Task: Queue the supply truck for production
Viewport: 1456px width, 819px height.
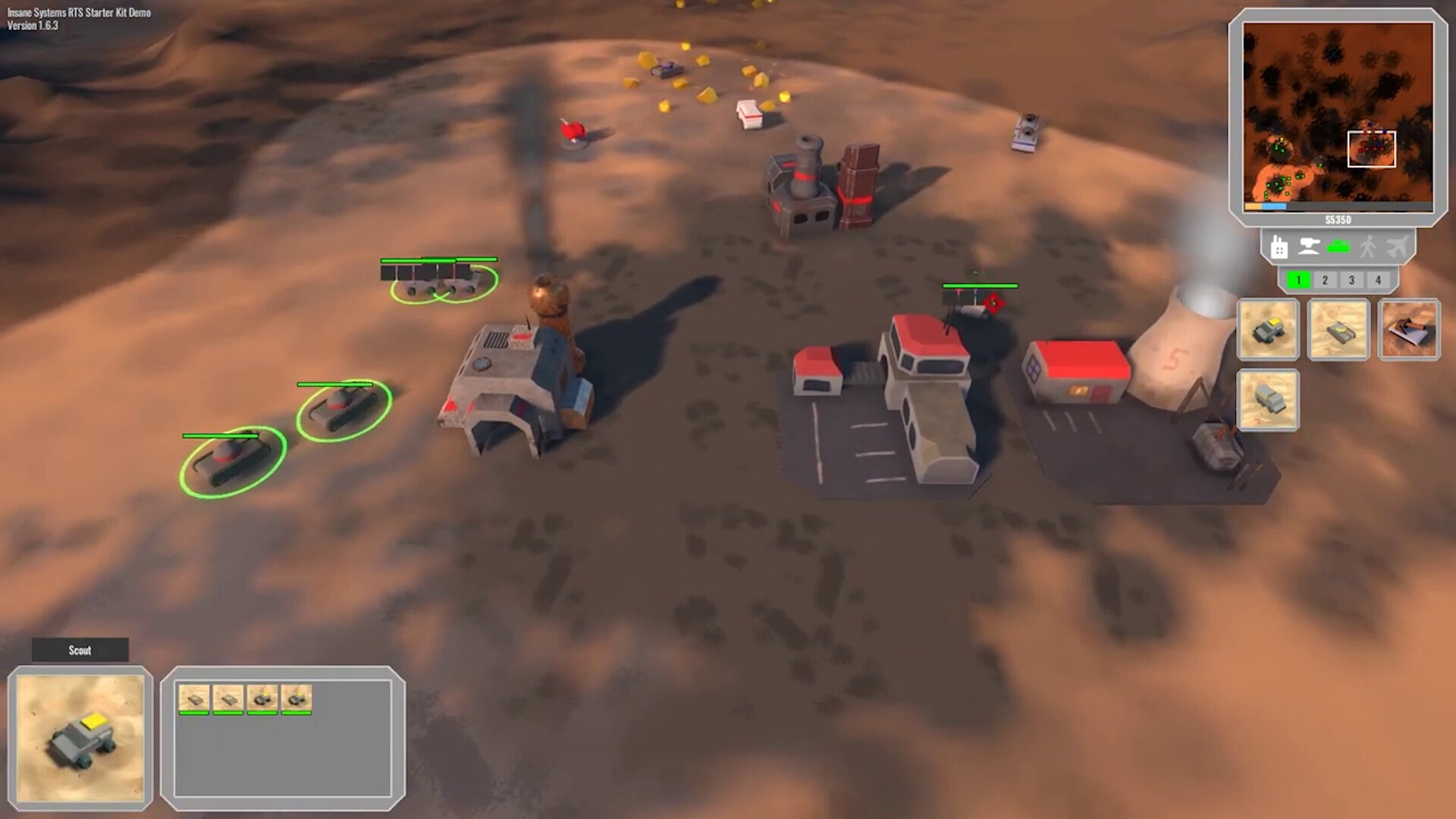Action: click(x=1268, y=400)
